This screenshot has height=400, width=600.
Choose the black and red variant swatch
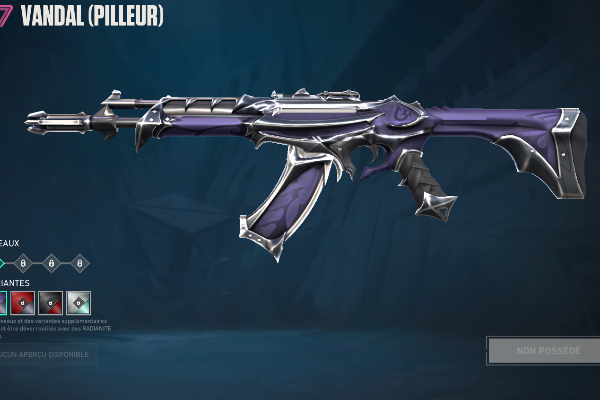[x=51, y=302]
